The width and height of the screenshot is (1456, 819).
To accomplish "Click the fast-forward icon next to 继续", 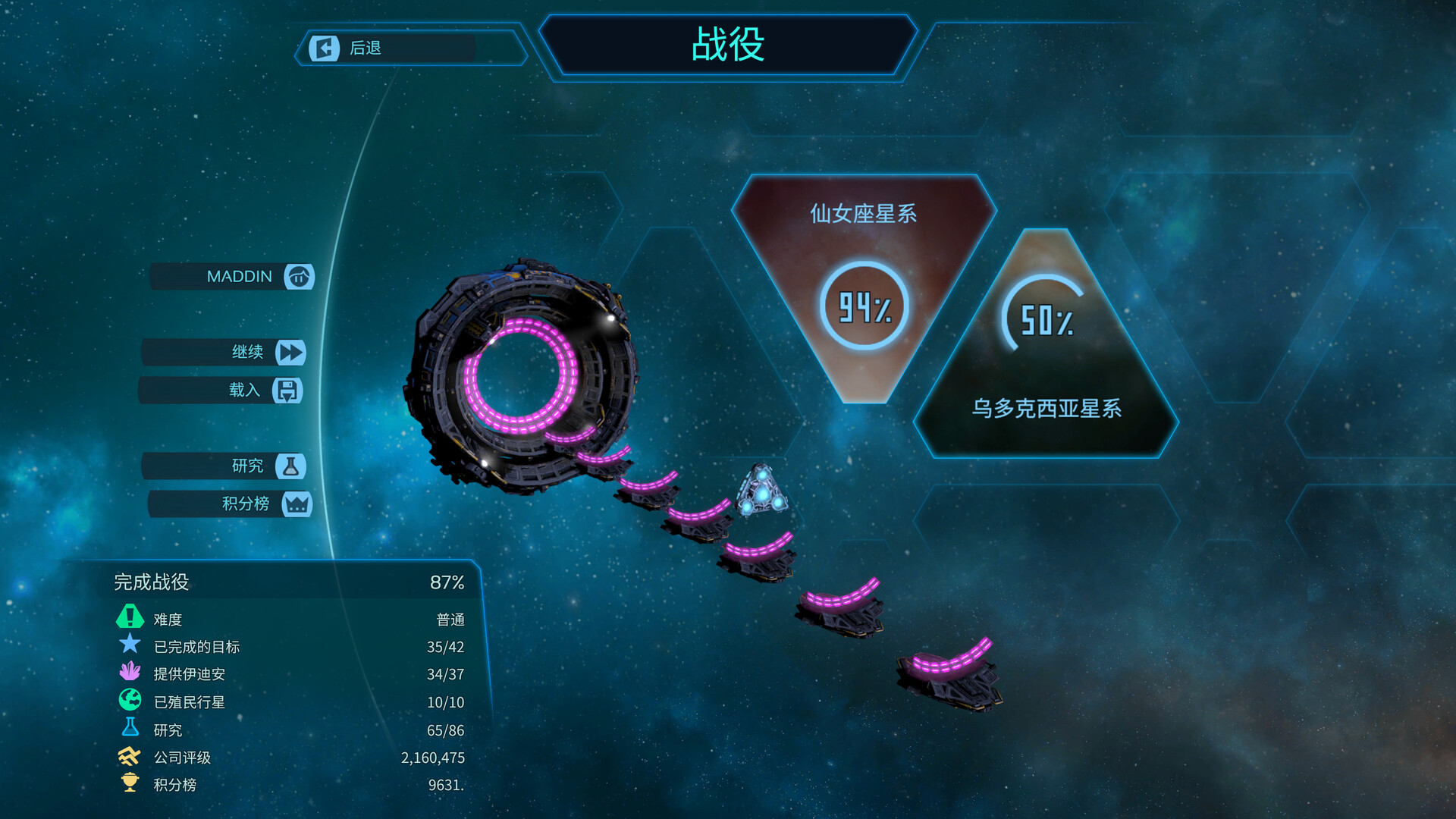I will 291,353.
